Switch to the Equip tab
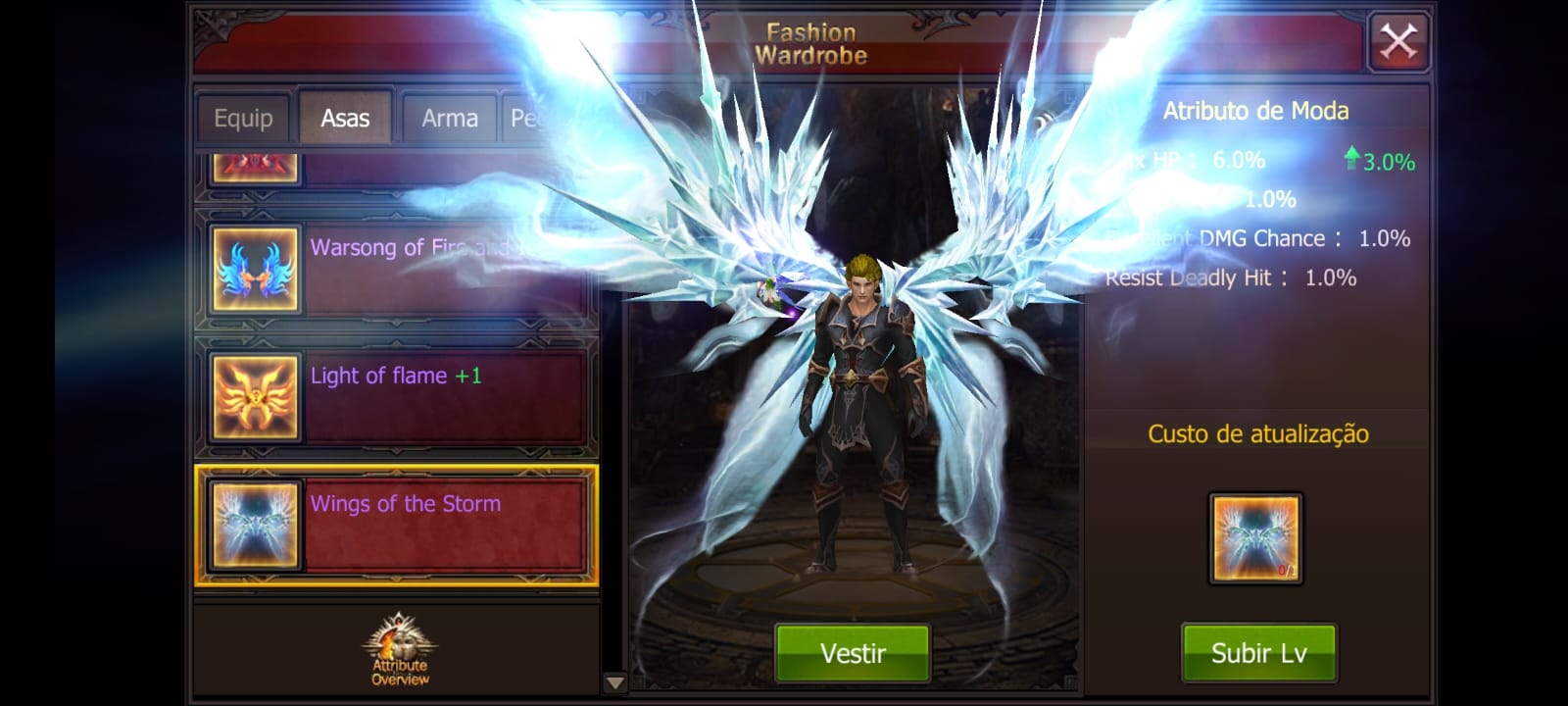The height and width of the screenshot is (706, 1568). (242, 117)
